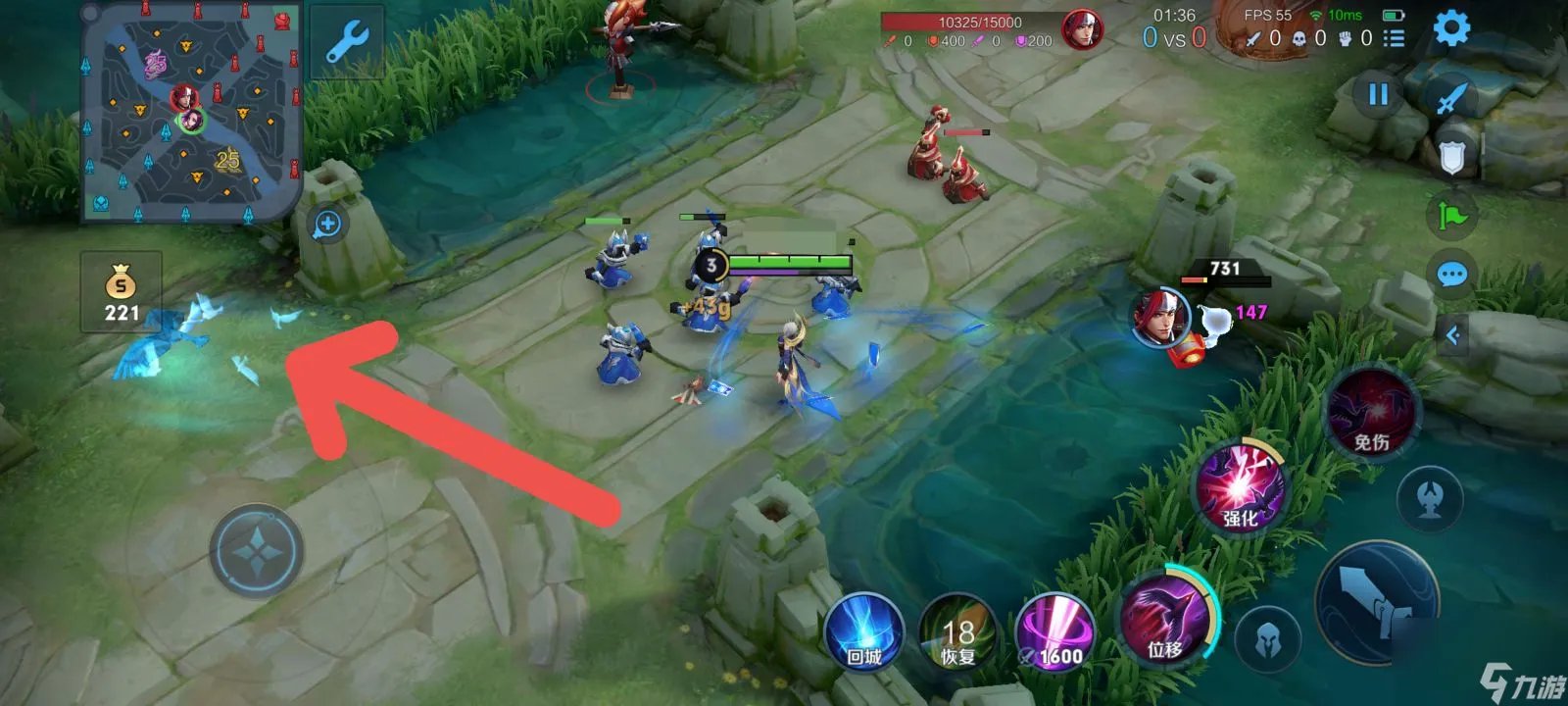This screenshot has width=1568, height=706.
Task: Send the green flag gather signal
Action: (1452, 214)
